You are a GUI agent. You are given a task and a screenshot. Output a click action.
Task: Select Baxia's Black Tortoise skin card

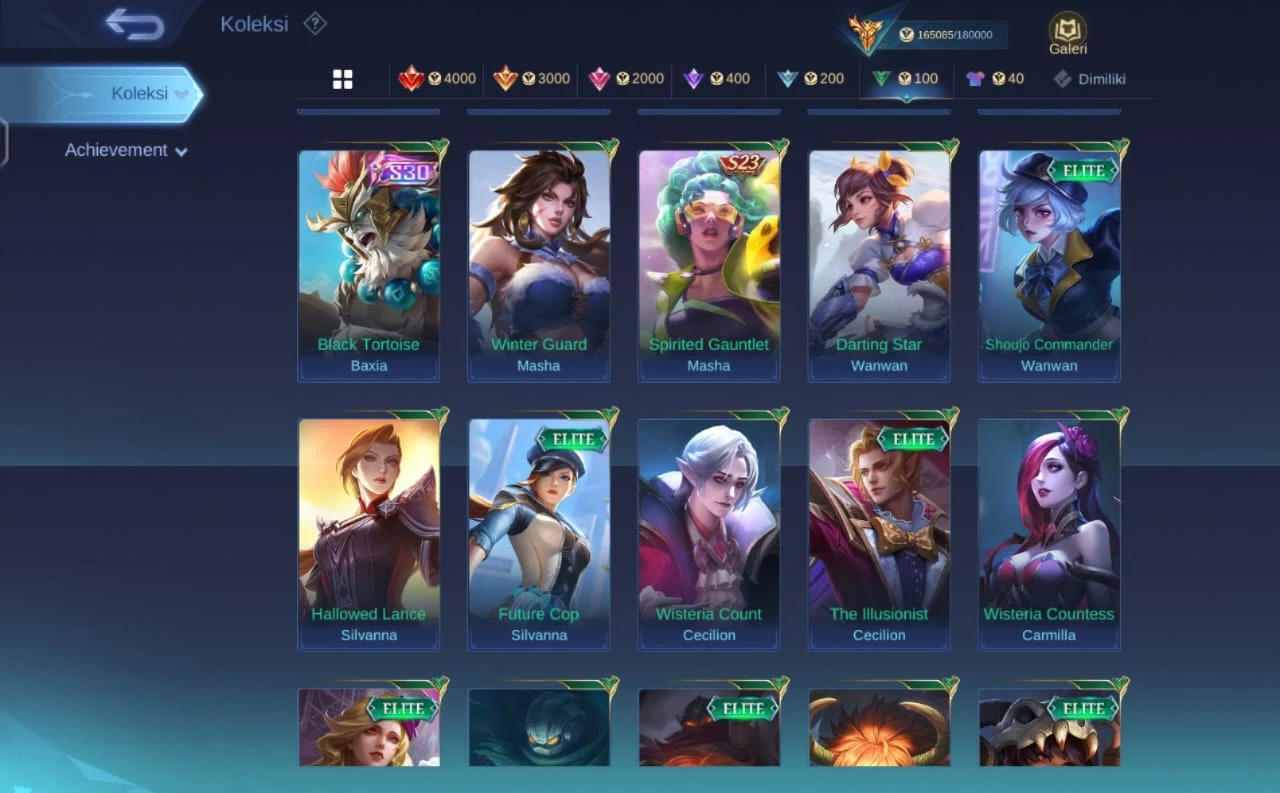369,265
